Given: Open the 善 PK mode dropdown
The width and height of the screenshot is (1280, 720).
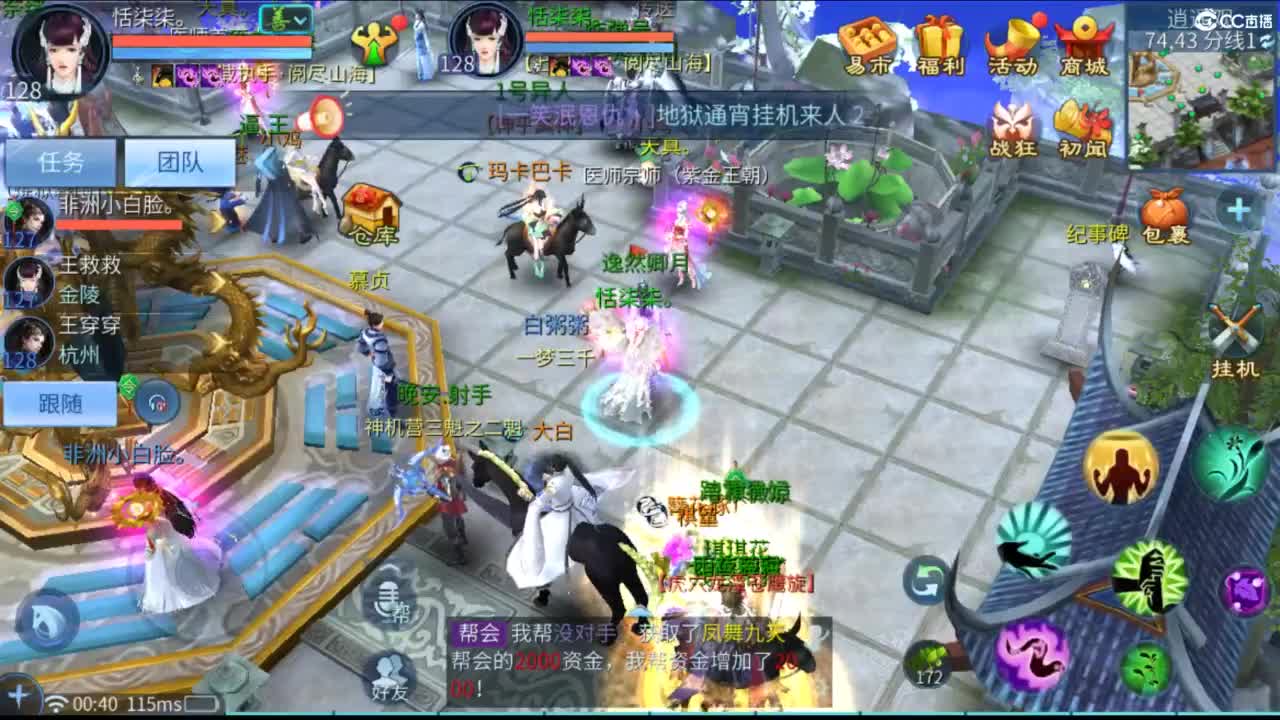Looking at the screenshot, I should [x=287, y=20].
